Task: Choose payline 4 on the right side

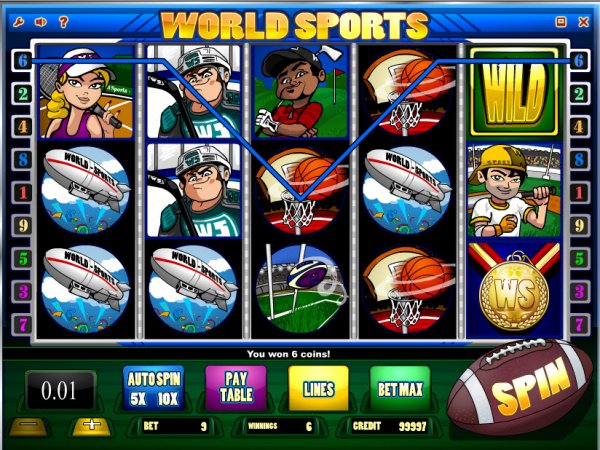Action: (x=579, y=127)
